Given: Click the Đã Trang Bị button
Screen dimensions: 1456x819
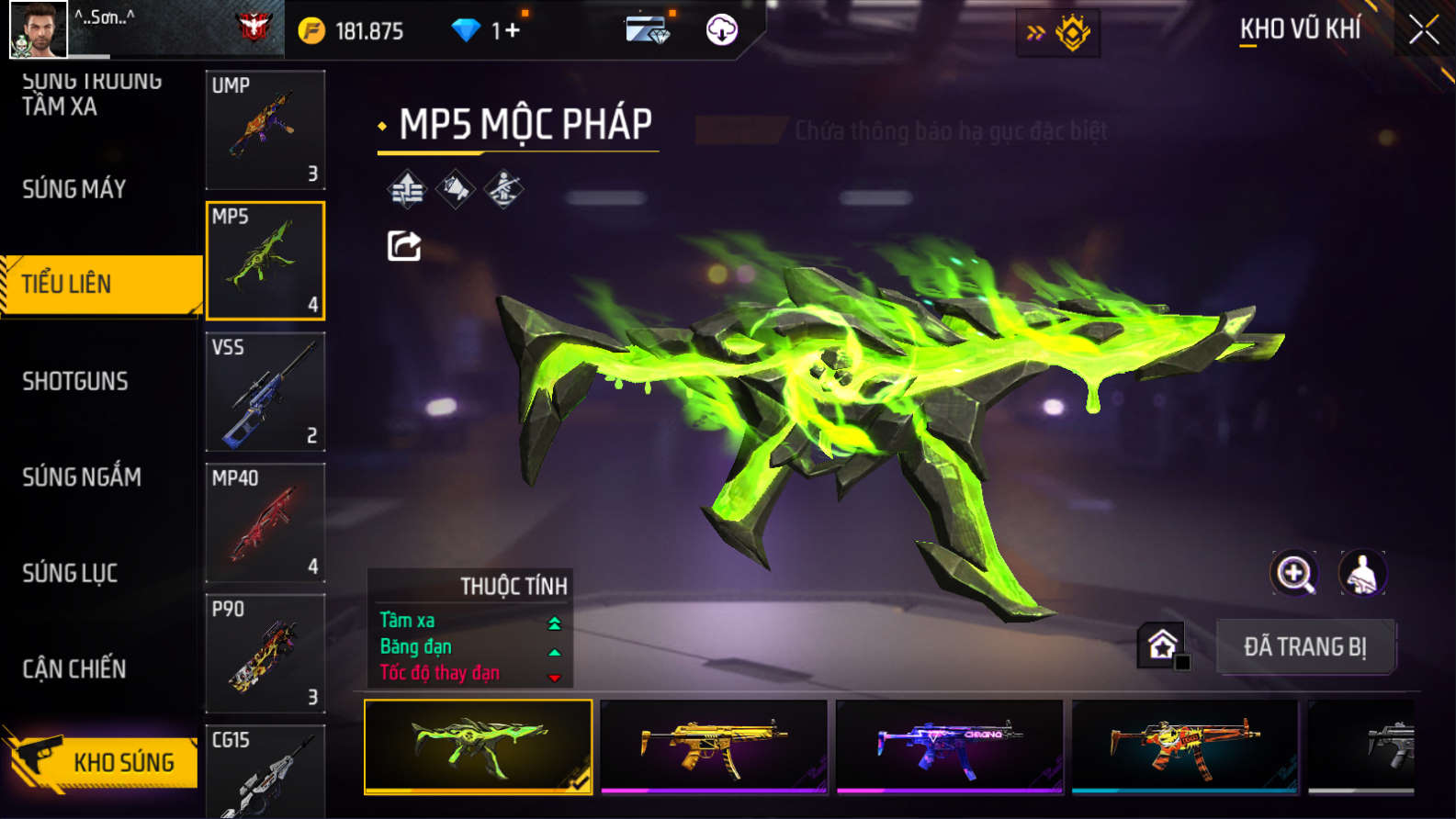Looking at the screenshot, I should pos(1305,646).
